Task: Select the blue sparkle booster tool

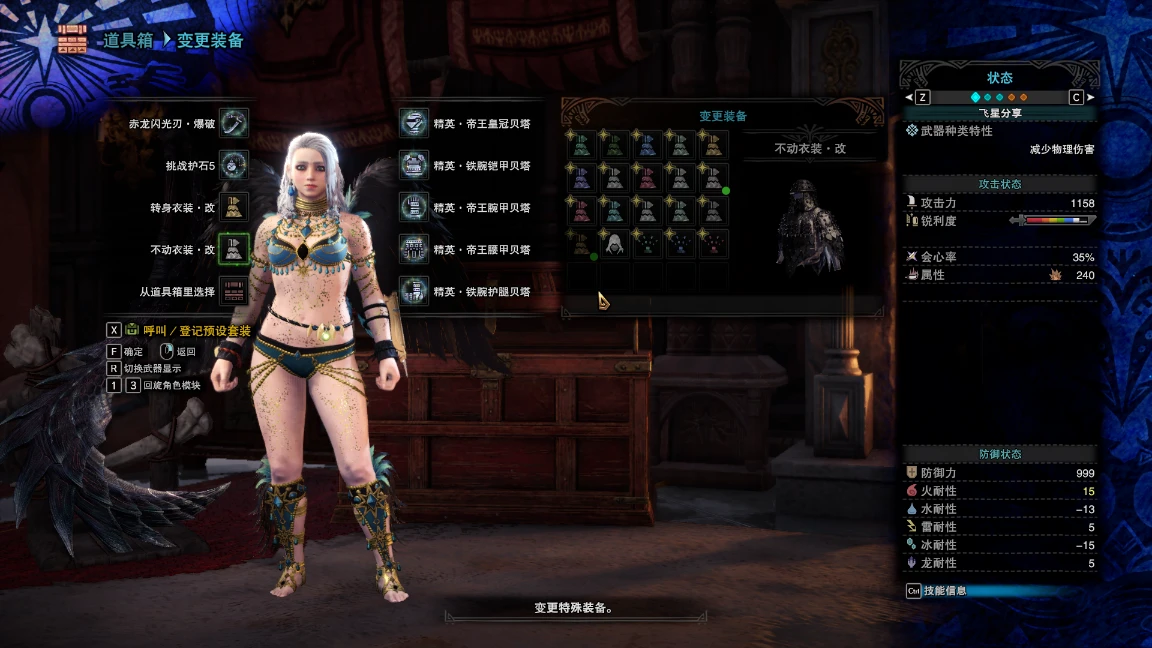Action: coord(680,244)
